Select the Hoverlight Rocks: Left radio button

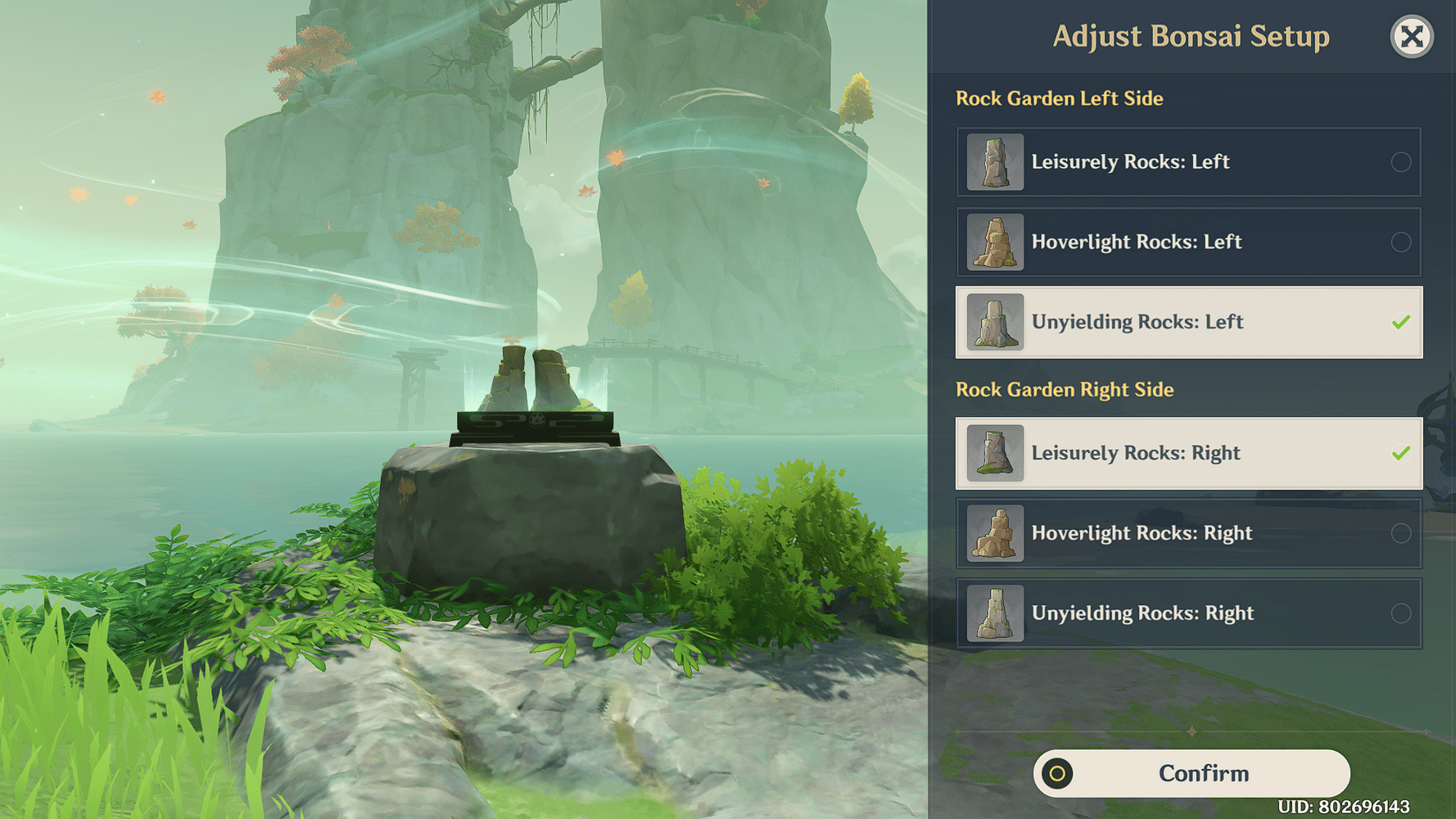pyautogui.click(x=1399, y=242)
